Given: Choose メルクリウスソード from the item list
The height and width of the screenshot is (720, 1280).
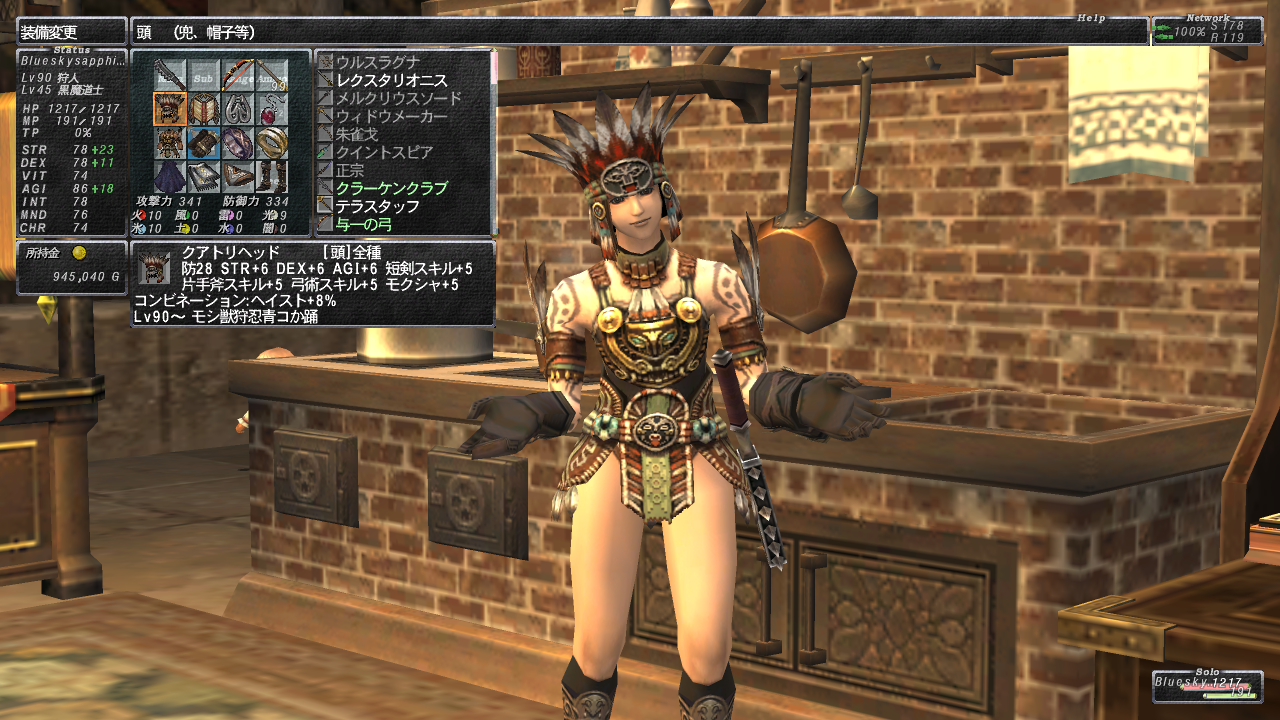Looking at the screenshot, I should pos(398,98).
